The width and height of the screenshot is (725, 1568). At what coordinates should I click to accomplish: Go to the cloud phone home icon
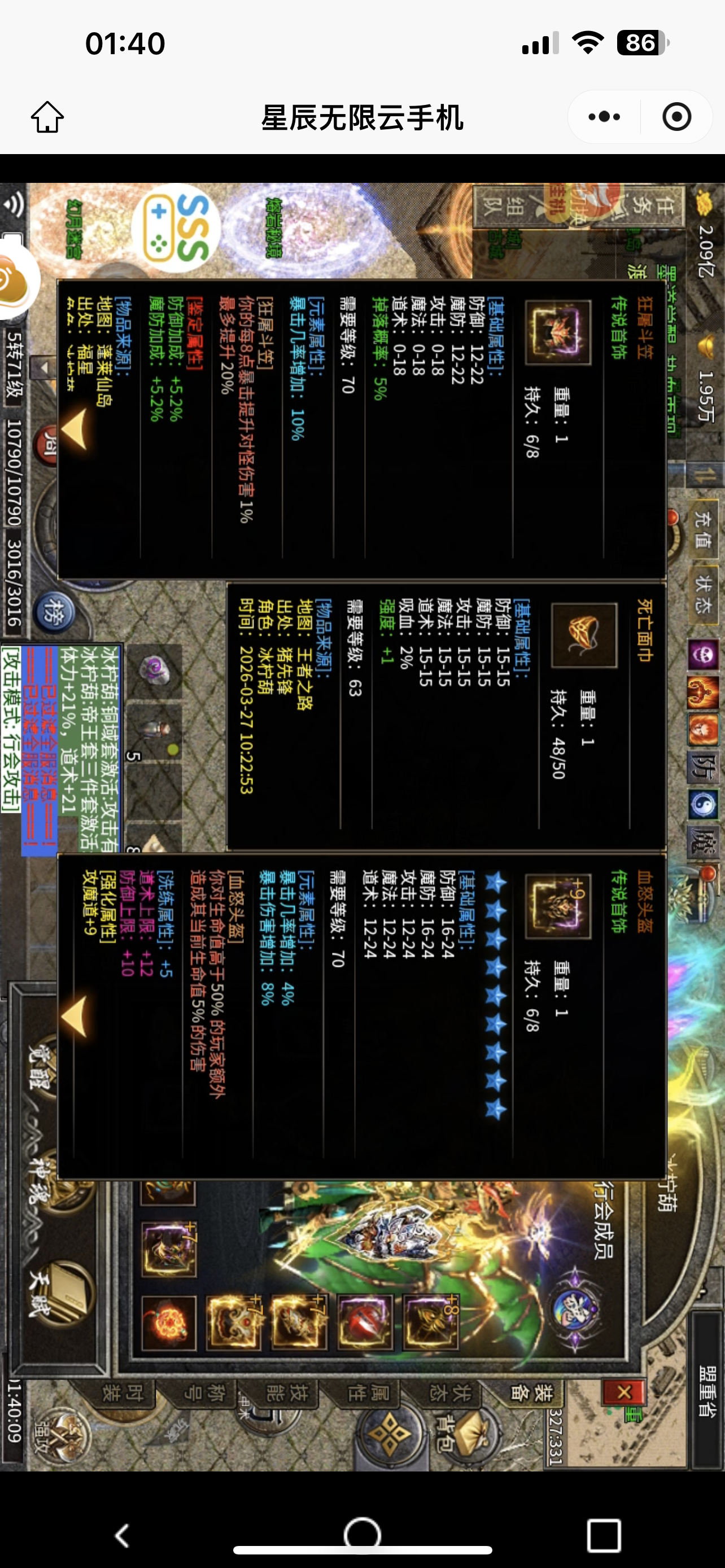pyautogui.click(x=47, y=116)
